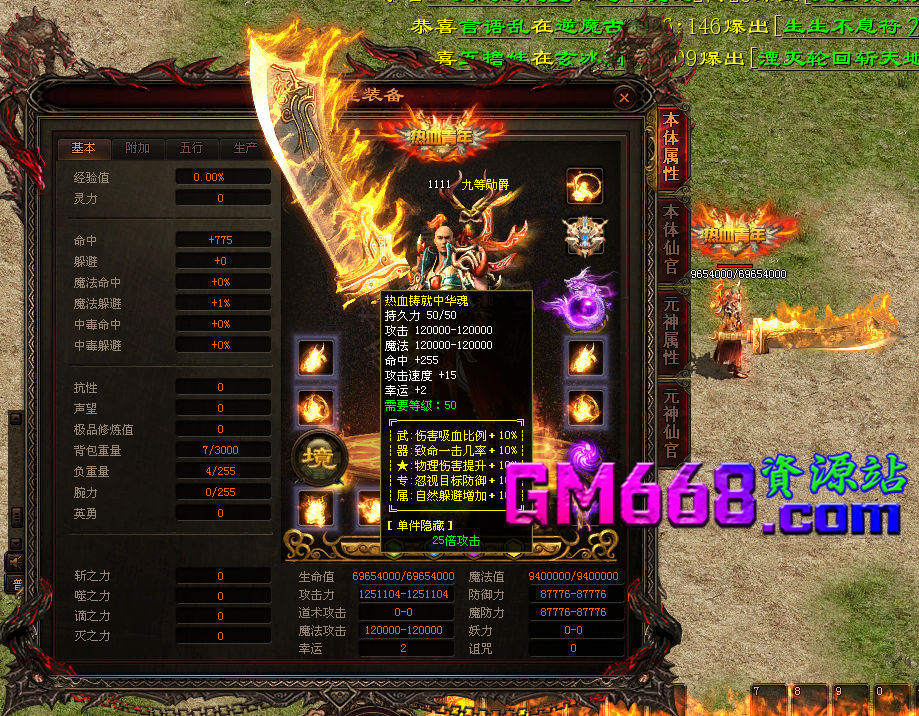Select the 基本 stats tab
Screen dimensions: 919x716
tap(83, 148)
